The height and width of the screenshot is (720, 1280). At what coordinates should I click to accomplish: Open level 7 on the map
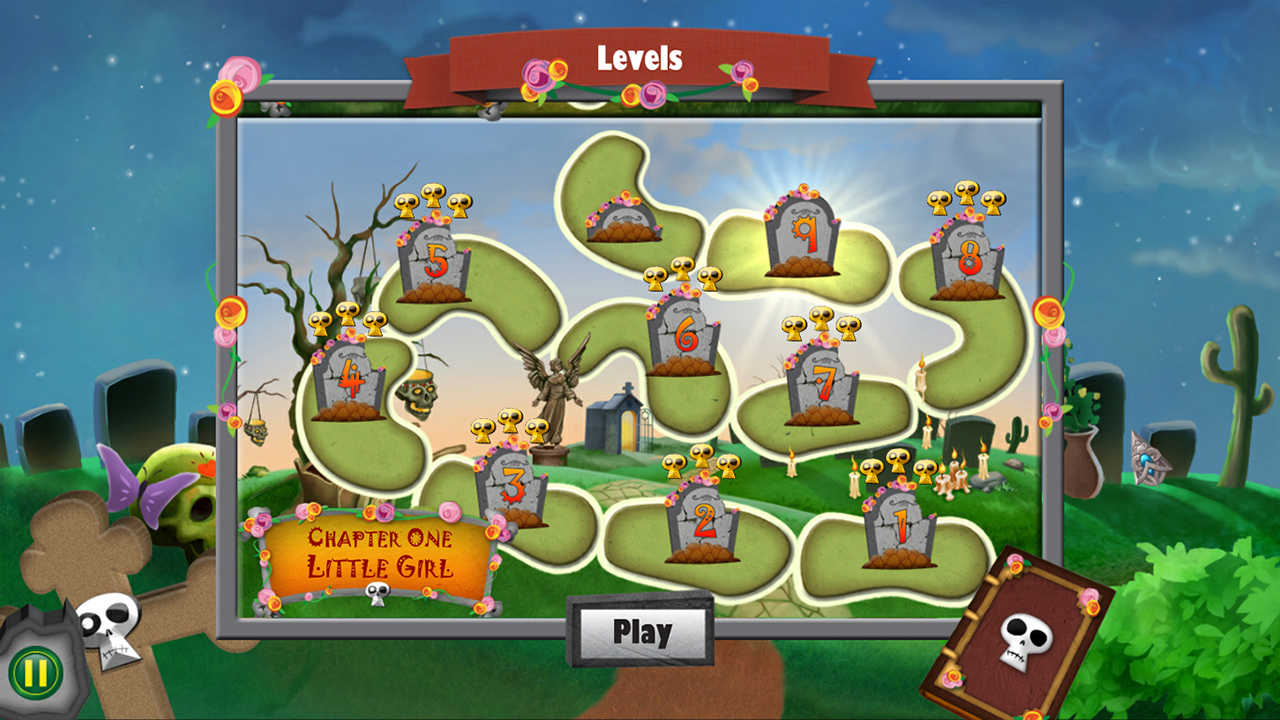click(x=820, y=385)
